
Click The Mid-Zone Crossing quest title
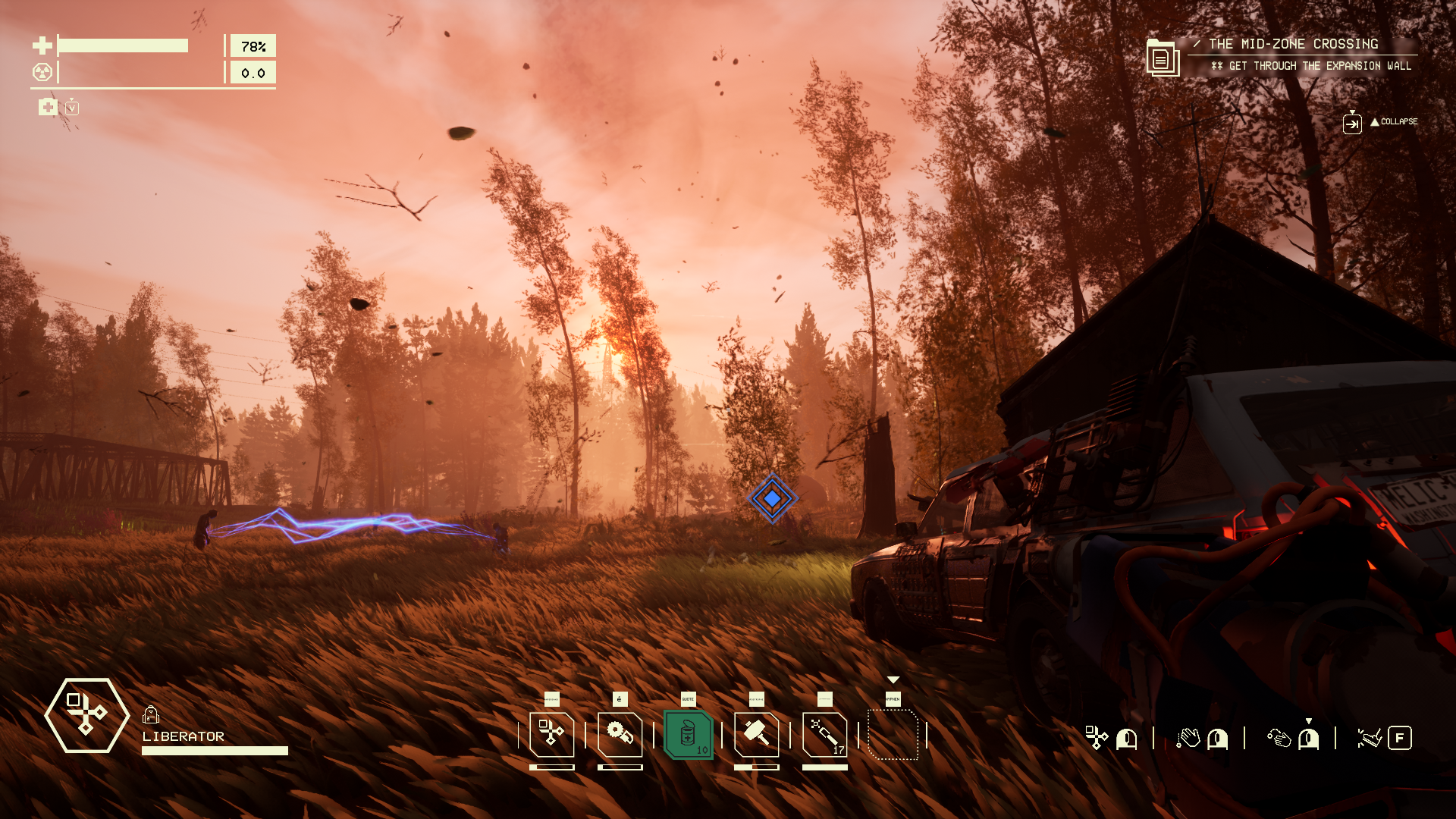[1293, 44]
